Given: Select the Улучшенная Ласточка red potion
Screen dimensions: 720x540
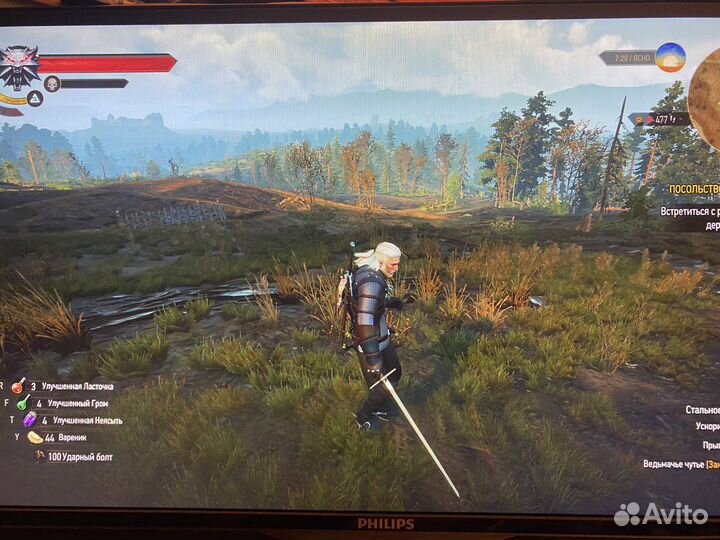Looking at the screenshot, I should [x=18, y=385].
